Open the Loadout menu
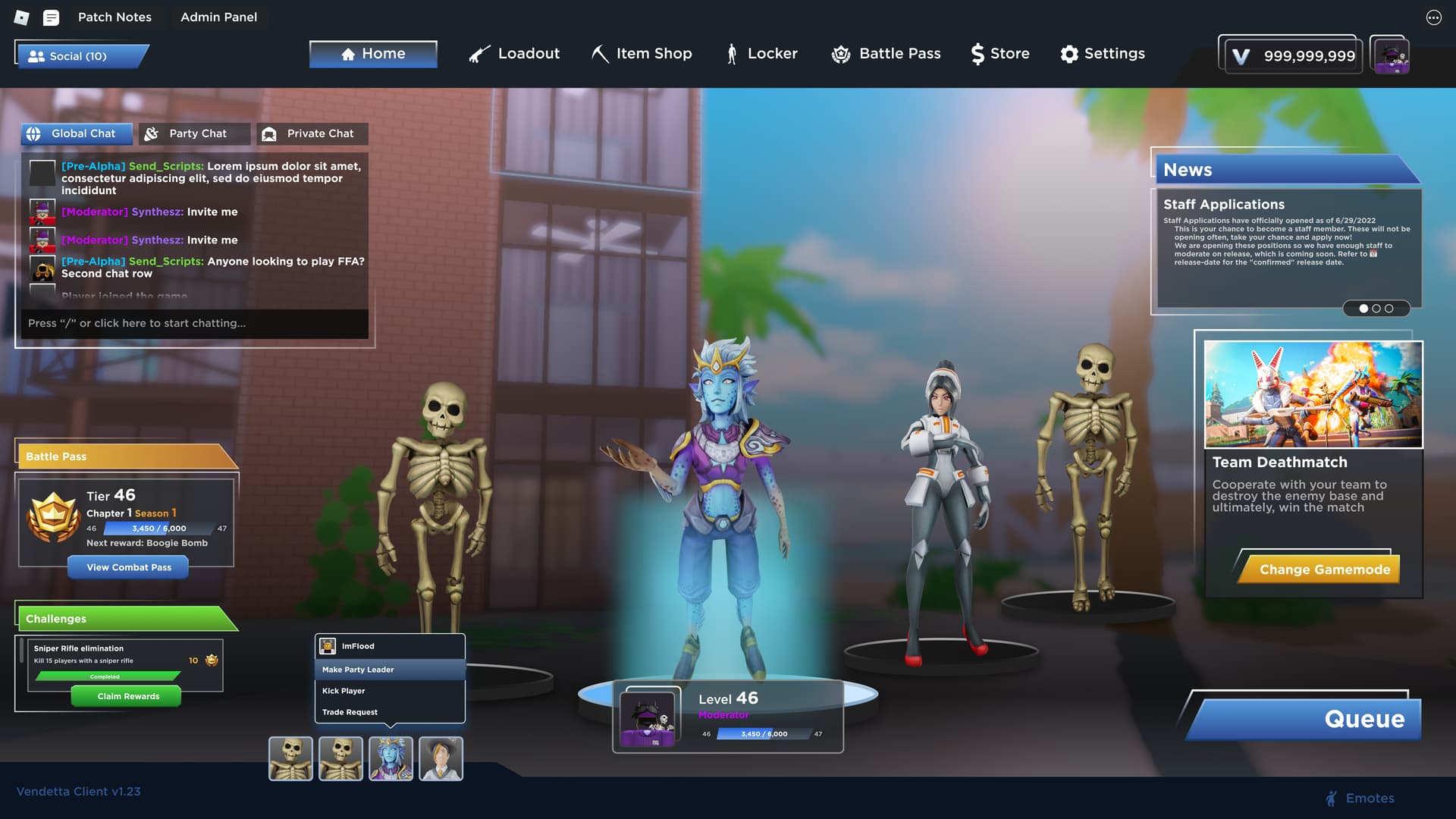The image size is (1456, 819). [514, 54]
